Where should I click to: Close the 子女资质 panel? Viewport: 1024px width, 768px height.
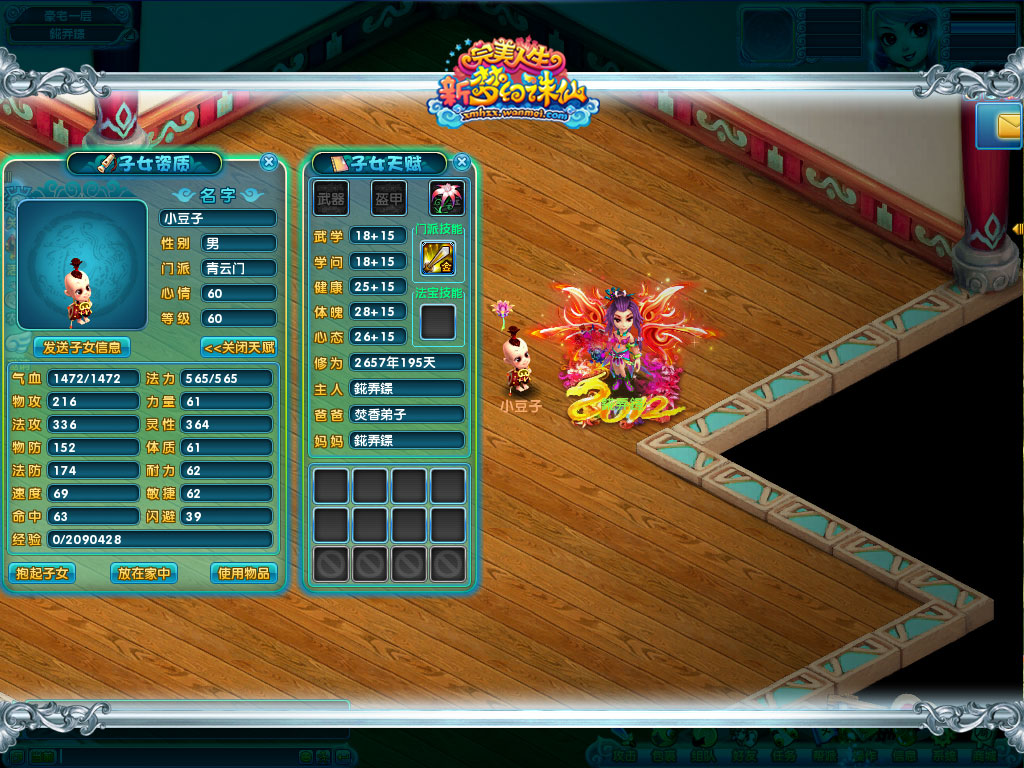pyautogui.click(x=268, y=162)
